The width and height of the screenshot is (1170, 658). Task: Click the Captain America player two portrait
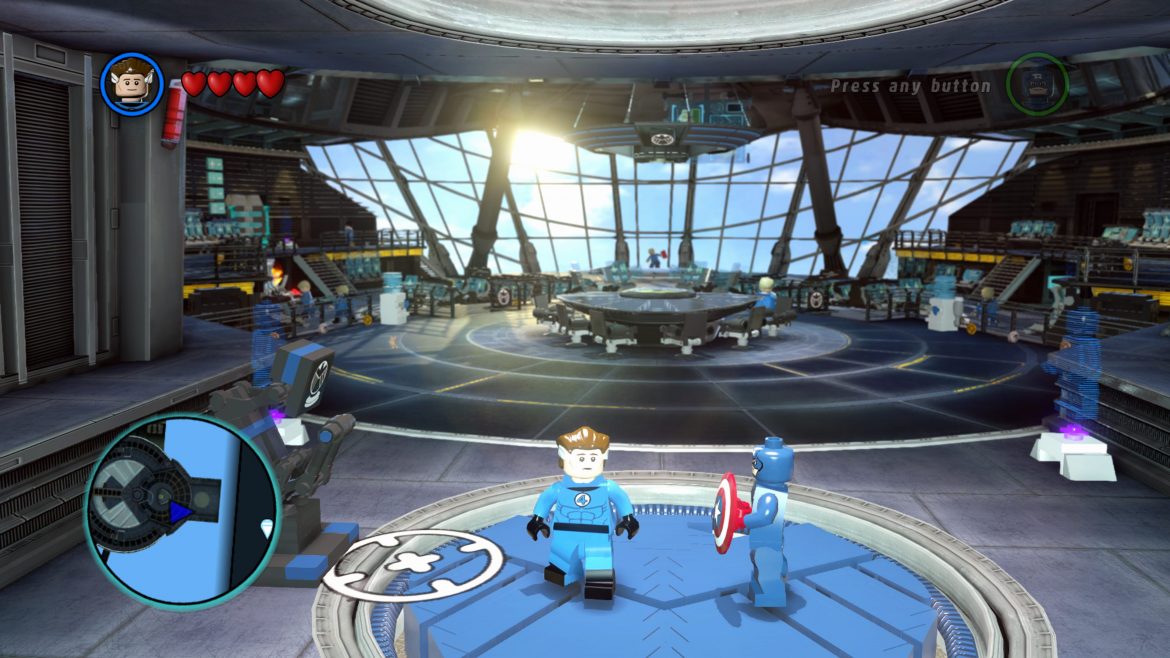pyautogui.click(x=1037, y=84)
